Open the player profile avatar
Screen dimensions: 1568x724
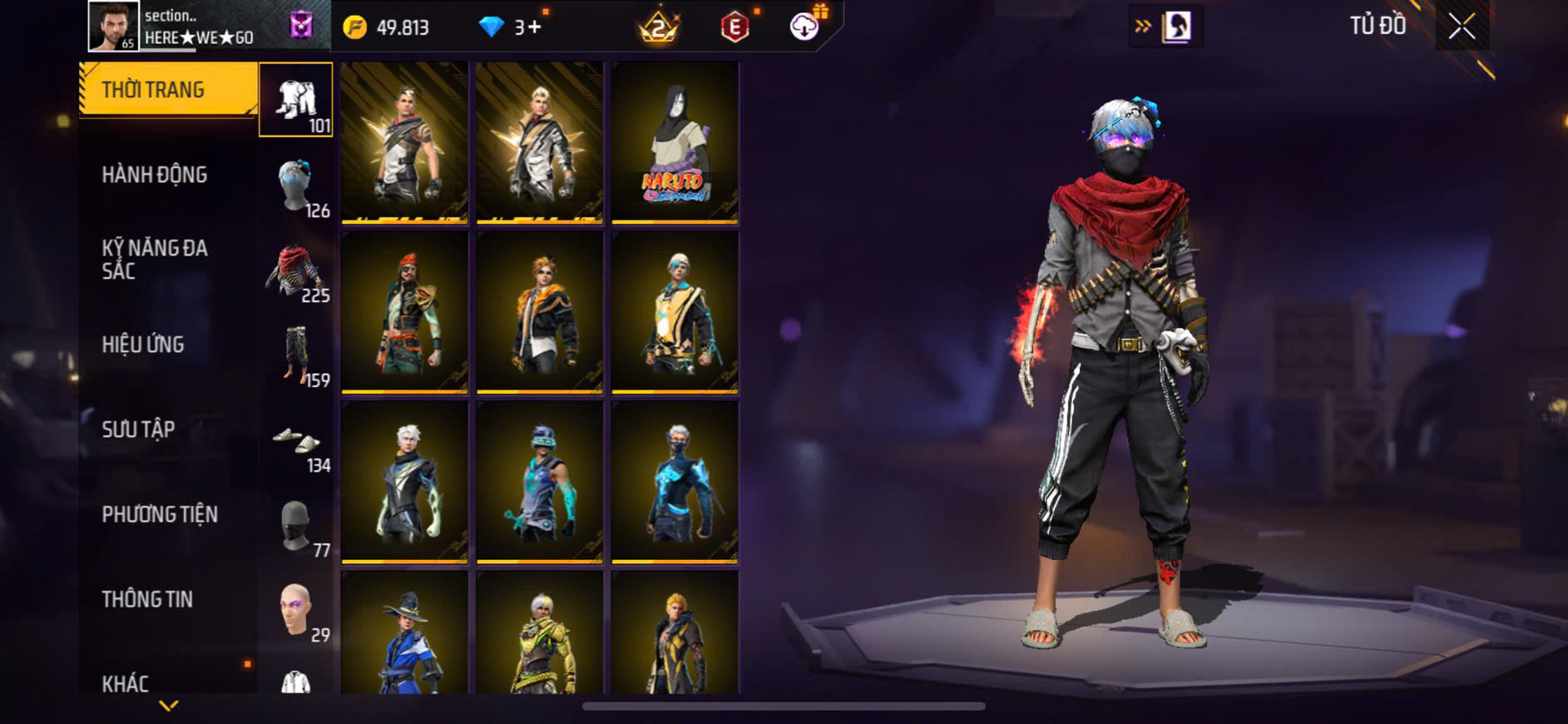point(113,26)
